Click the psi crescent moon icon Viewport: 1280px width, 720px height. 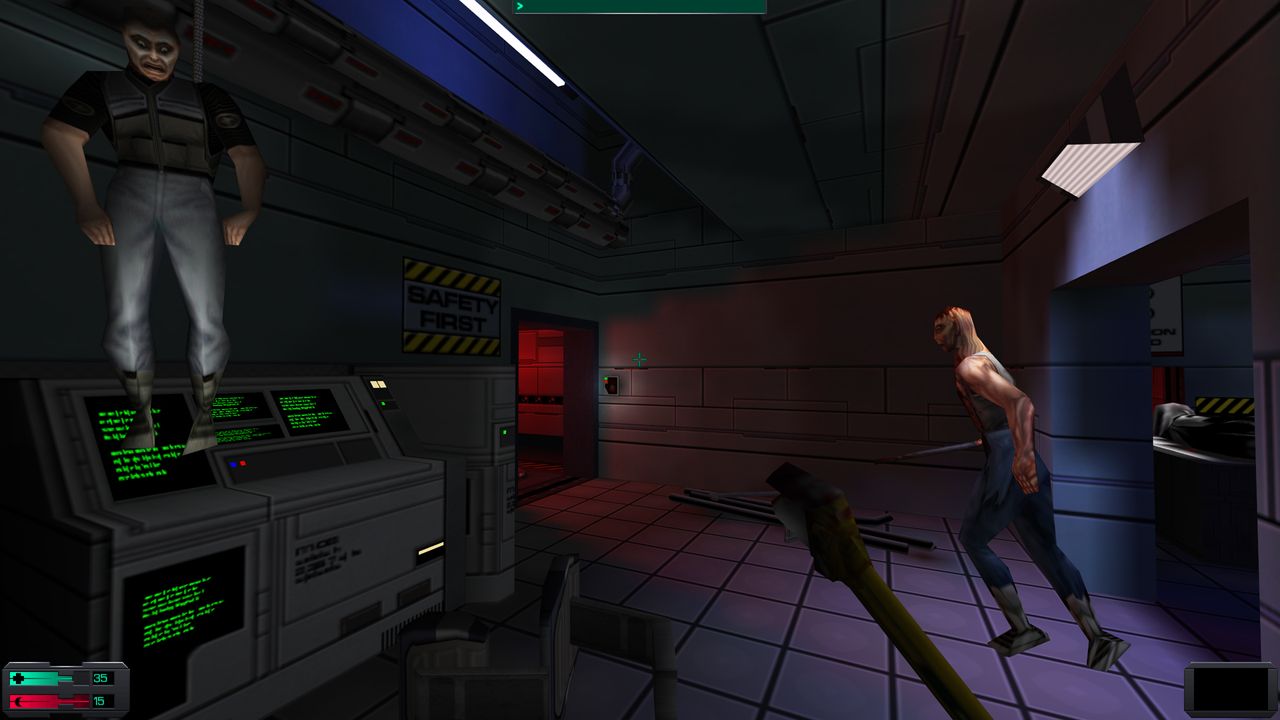19,701
